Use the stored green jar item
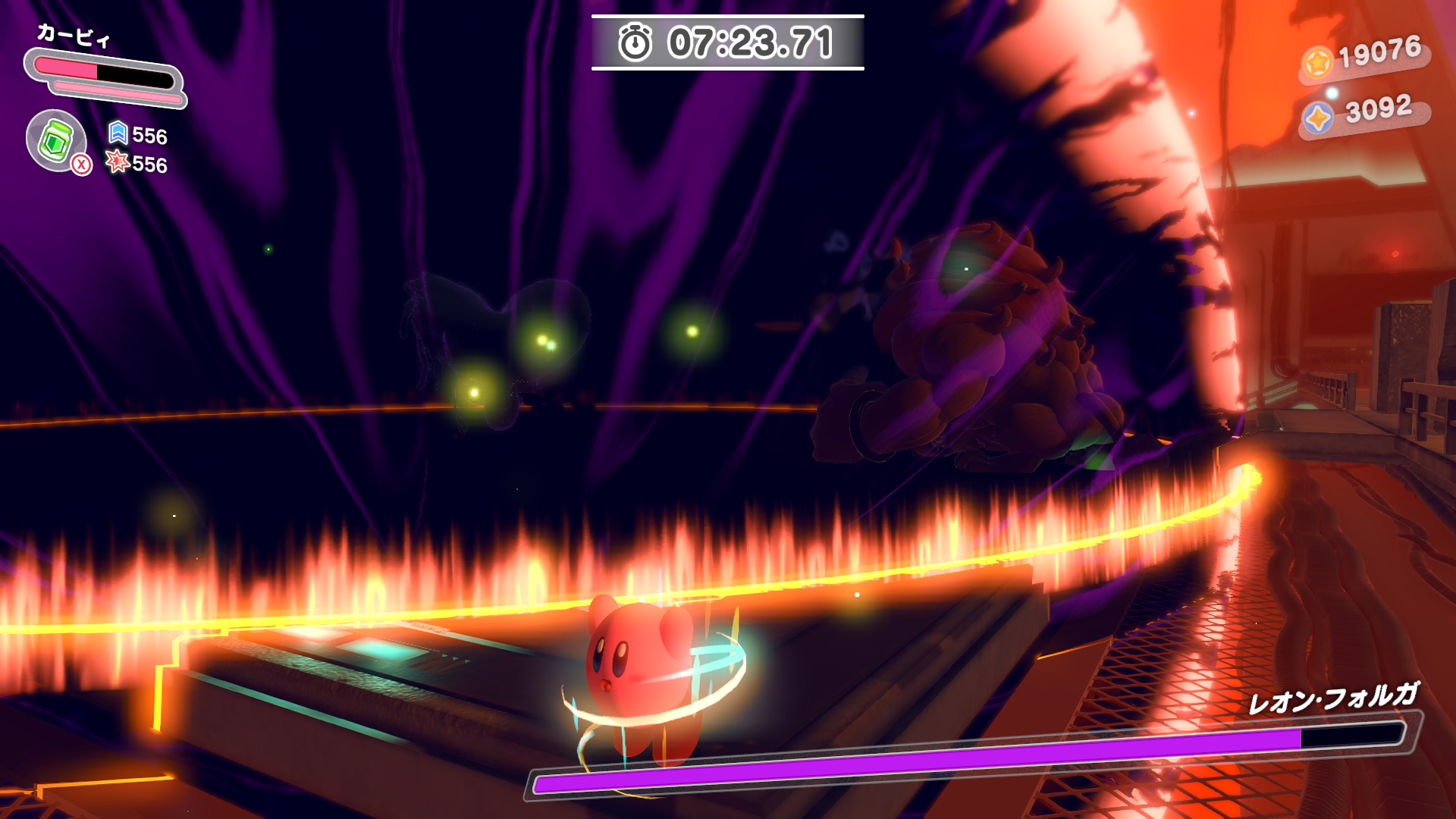Image resolution: width=1456 pixels, height=819 pixels. tap(56, 140)
